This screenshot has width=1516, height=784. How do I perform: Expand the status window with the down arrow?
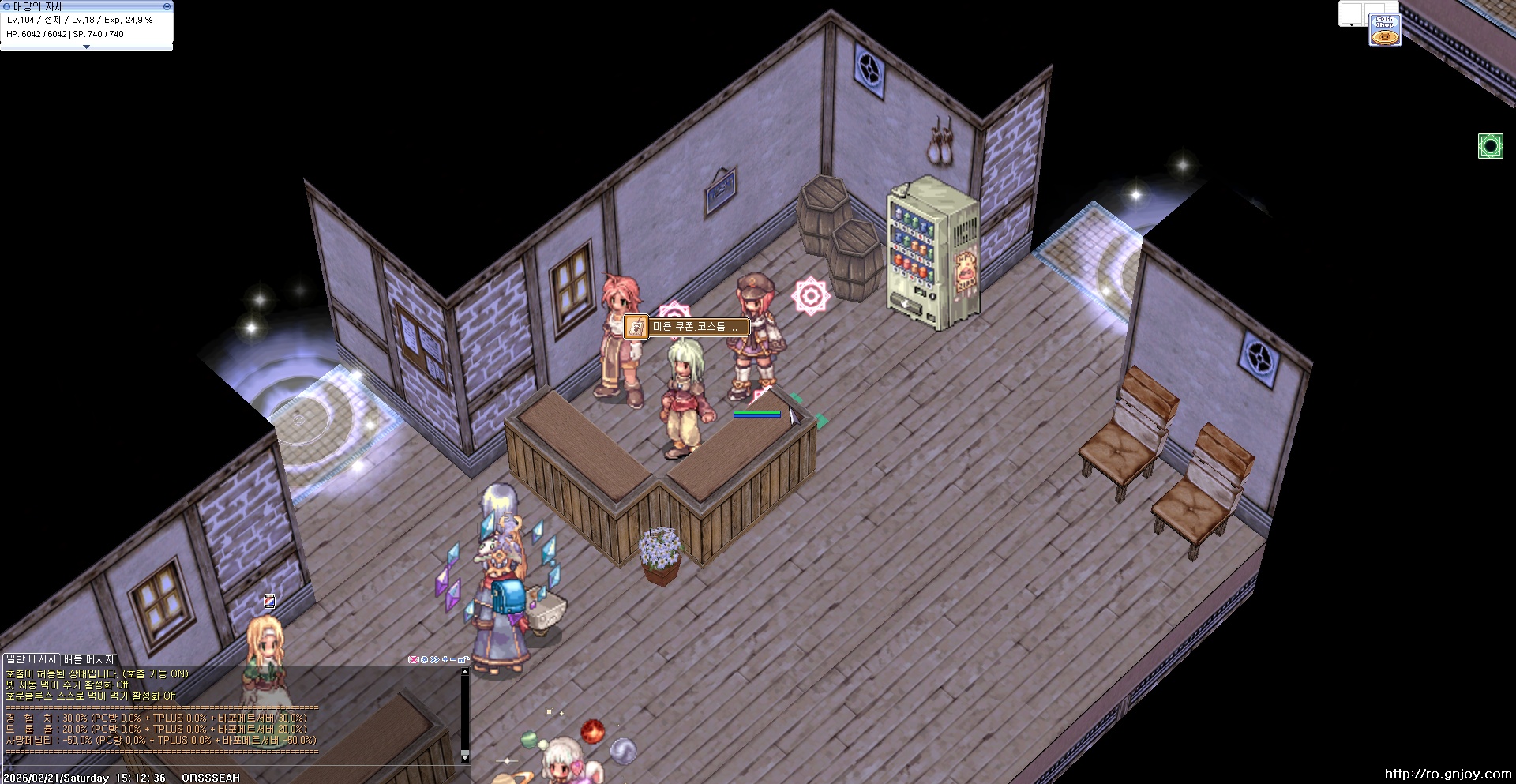pyautogui.click(x=86, y=47)
